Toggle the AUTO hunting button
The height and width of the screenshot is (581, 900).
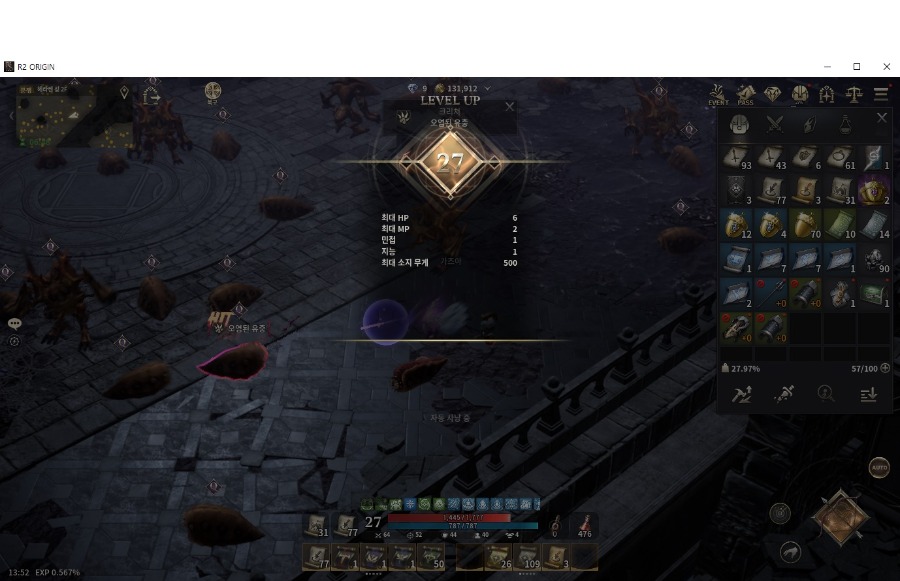pyautogui.click(x=879, y=467)
